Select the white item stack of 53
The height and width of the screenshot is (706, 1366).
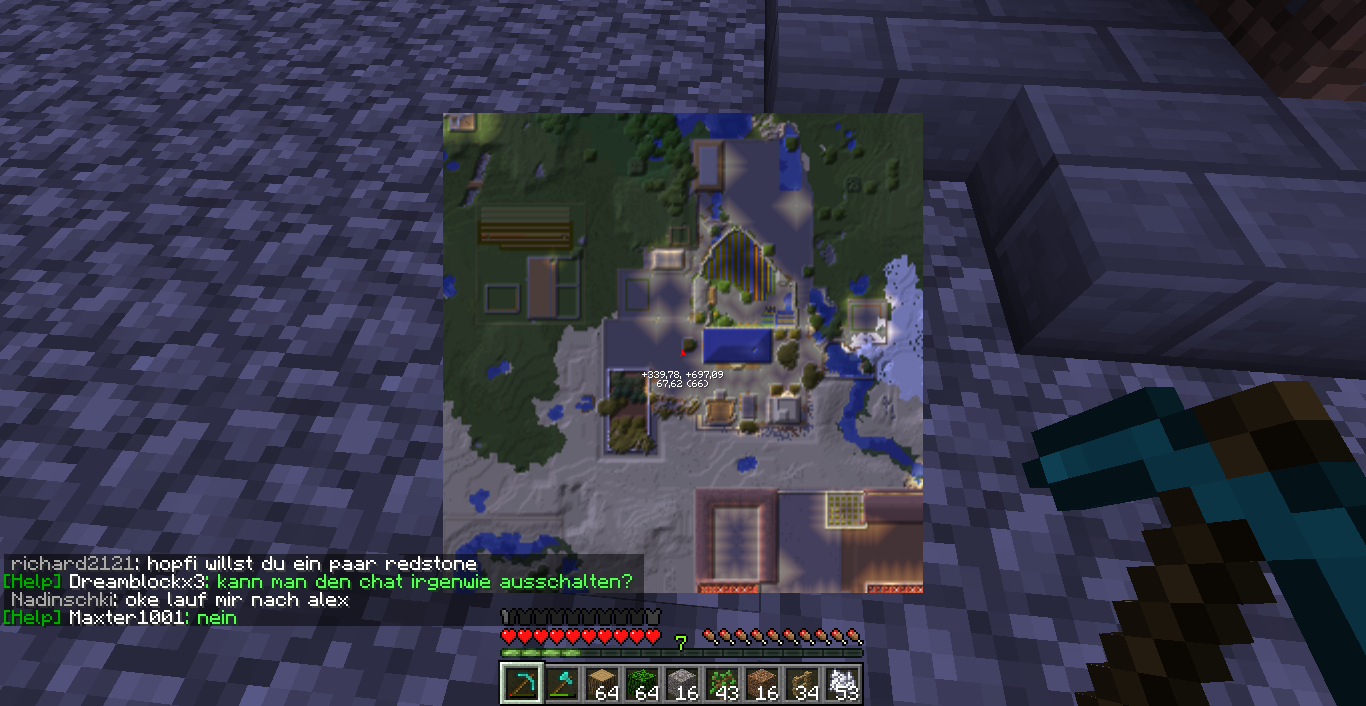[842, 684]
